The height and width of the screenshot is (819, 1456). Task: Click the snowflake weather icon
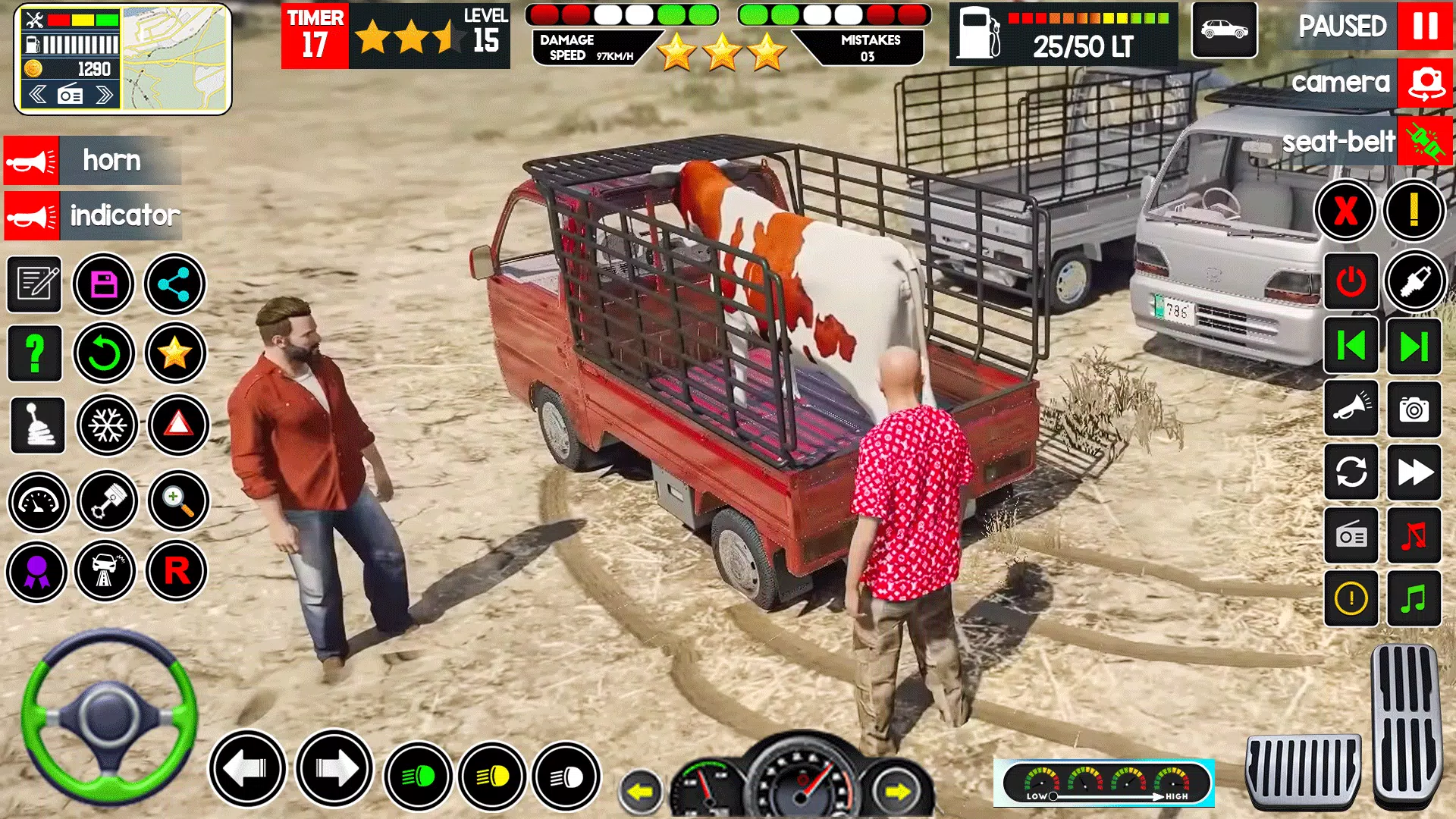tap(107, 426)
